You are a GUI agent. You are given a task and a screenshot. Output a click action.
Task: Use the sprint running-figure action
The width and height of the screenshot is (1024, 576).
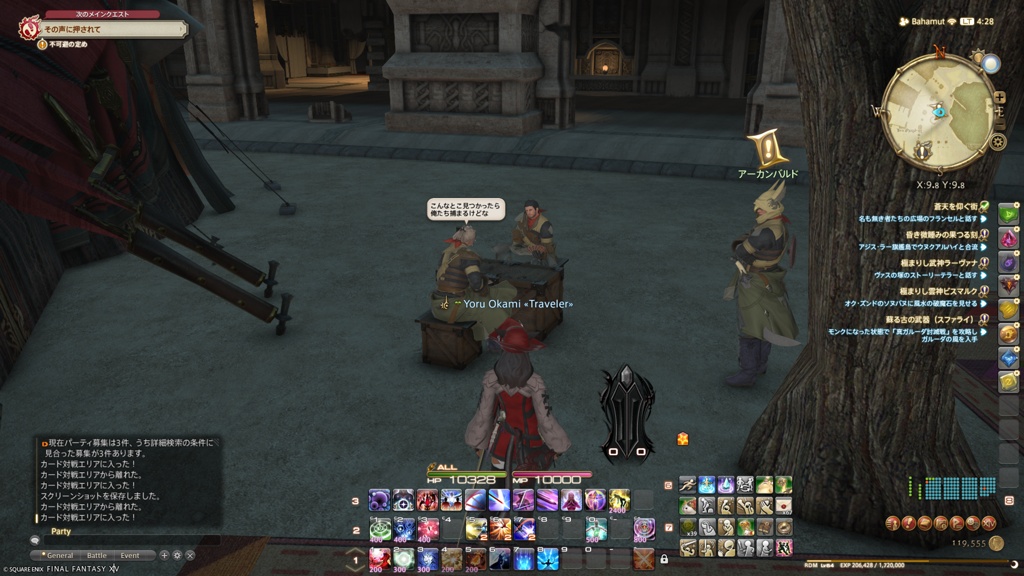pyautogui.click(x=688, y=484)
